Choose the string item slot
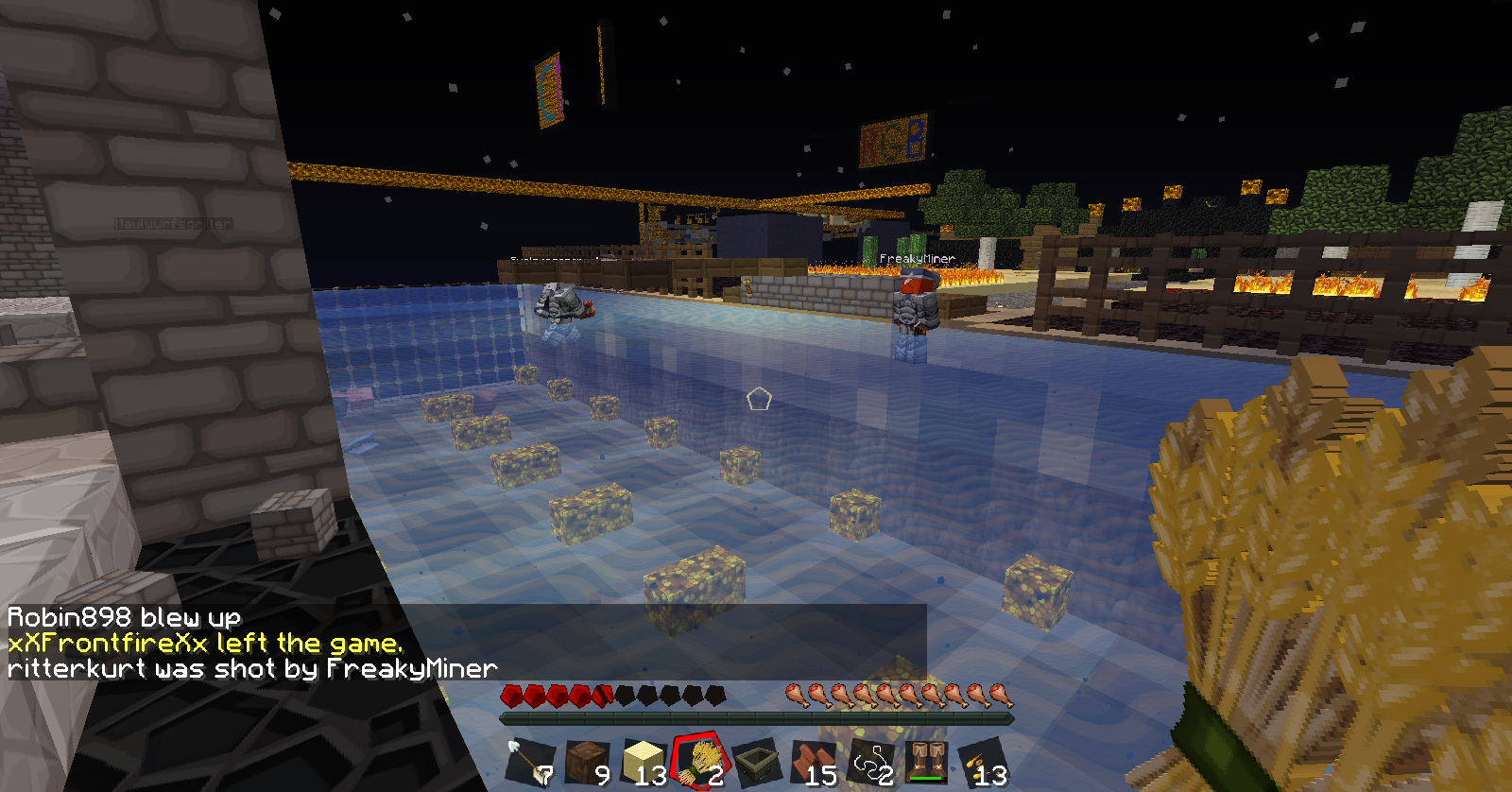The width and height of the screenshot is (1512, 792). tap(870, 762)
